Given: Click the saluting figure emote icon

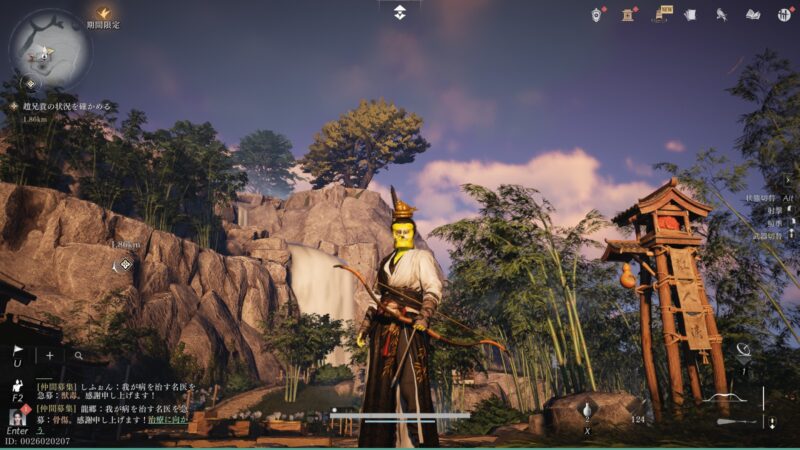Looking at the screenshot, I should [17, 386].
